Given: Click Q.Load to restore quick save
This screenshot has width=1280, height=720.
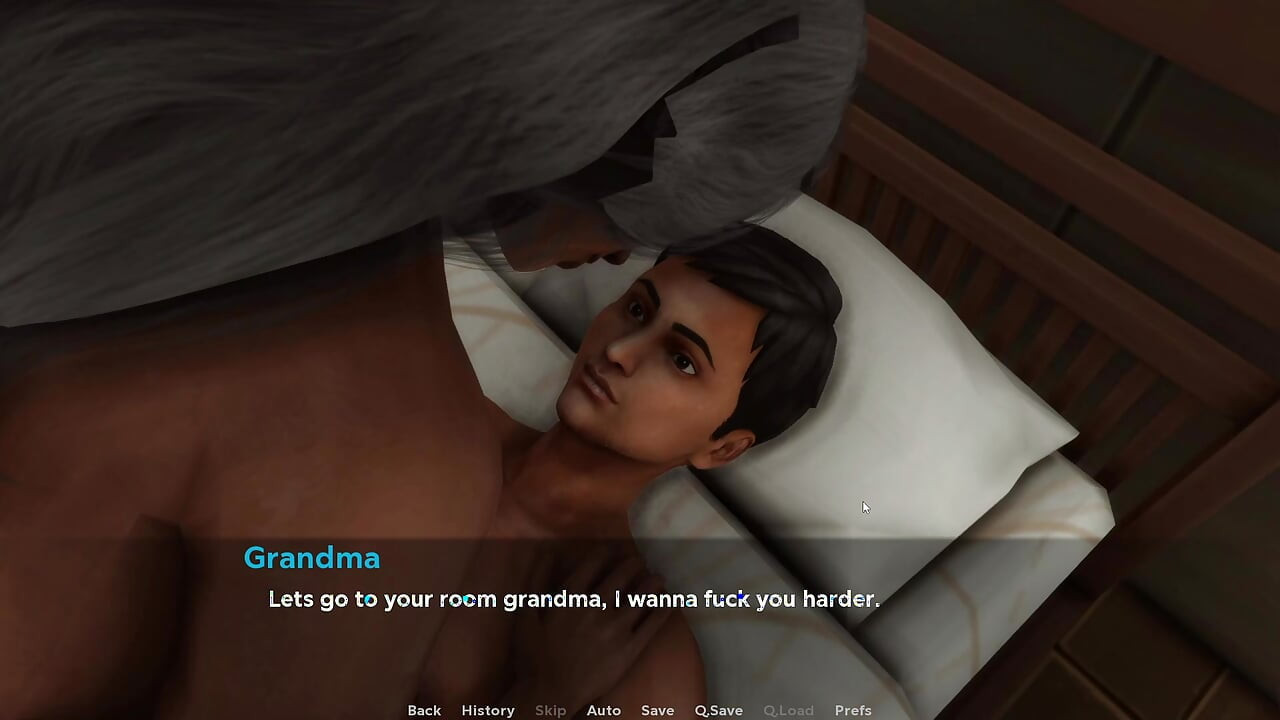Looking at the screenshot, I should [788, 710].
